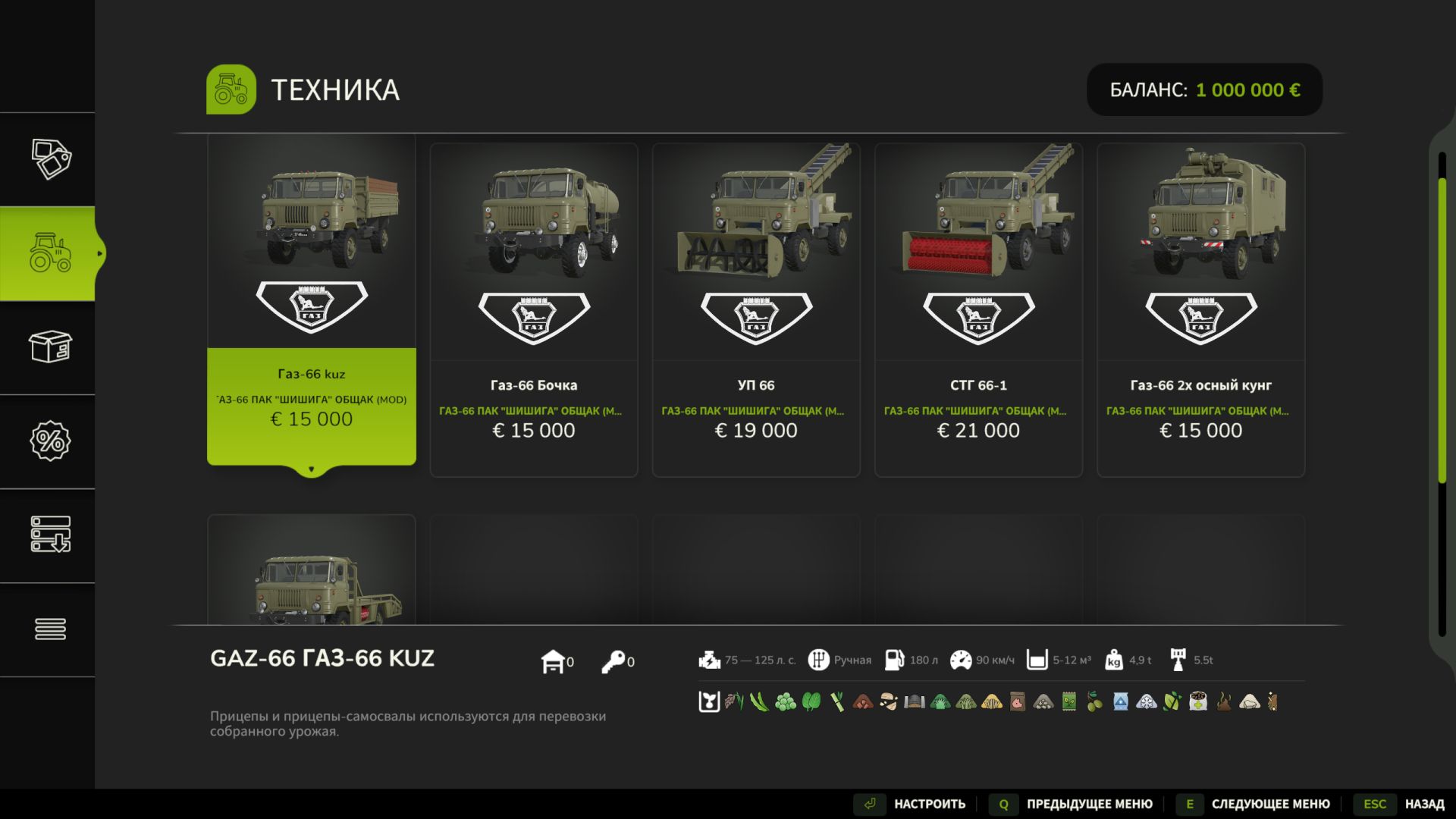Click СЛЕДУЮЩЕЕ МЕНЮ at the bottom
1456x819 pixels.
click(x=1270, y=803)
